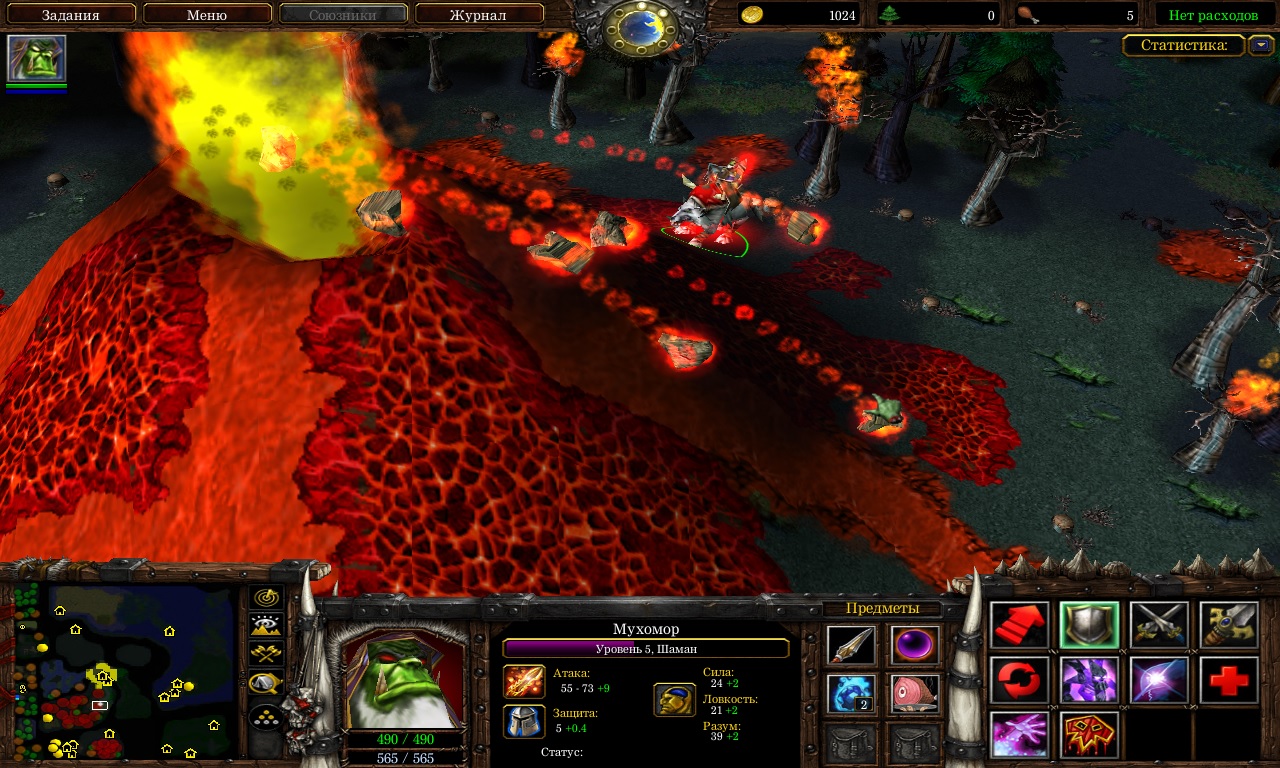Open the Журнал (Log) button
1280x768 pixels.
pyautogui.click(x=478, y=15)
